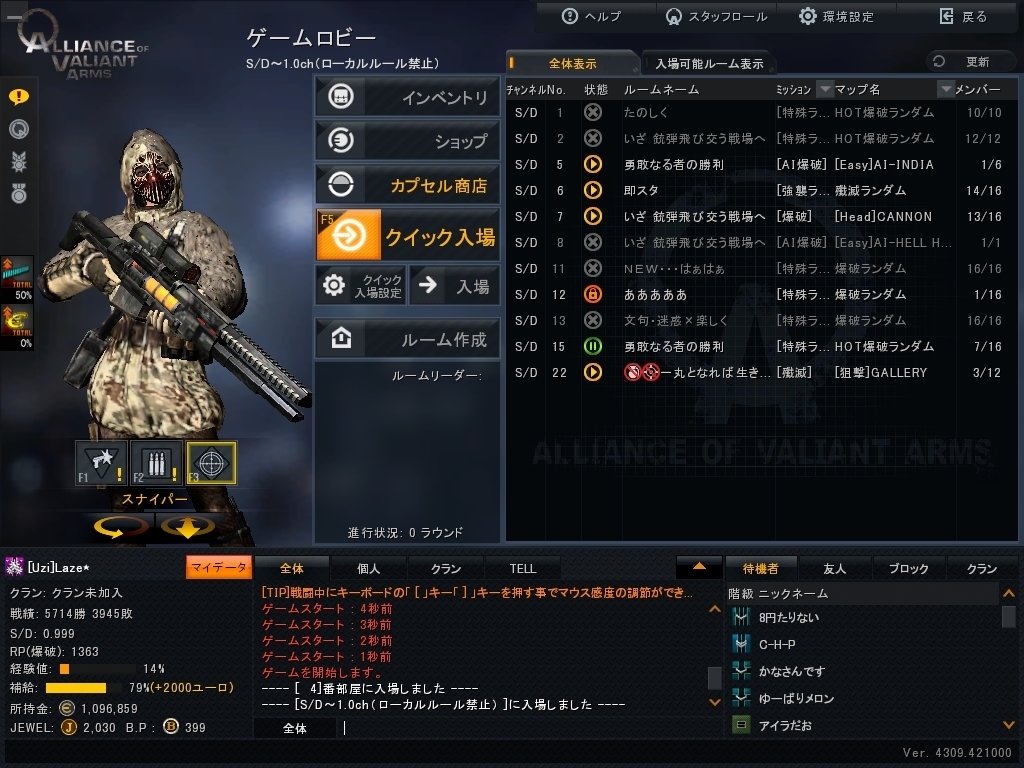Click the クイック入場 quick join button
The height and width of the screenshot is (768, 1024).
pos(407,236)
